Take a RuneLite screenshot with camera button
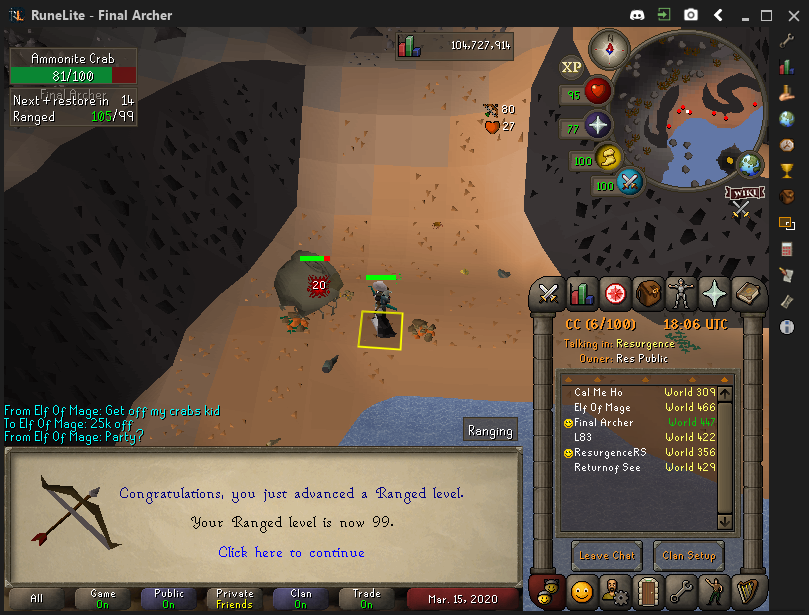 click(x=690, y=15)
